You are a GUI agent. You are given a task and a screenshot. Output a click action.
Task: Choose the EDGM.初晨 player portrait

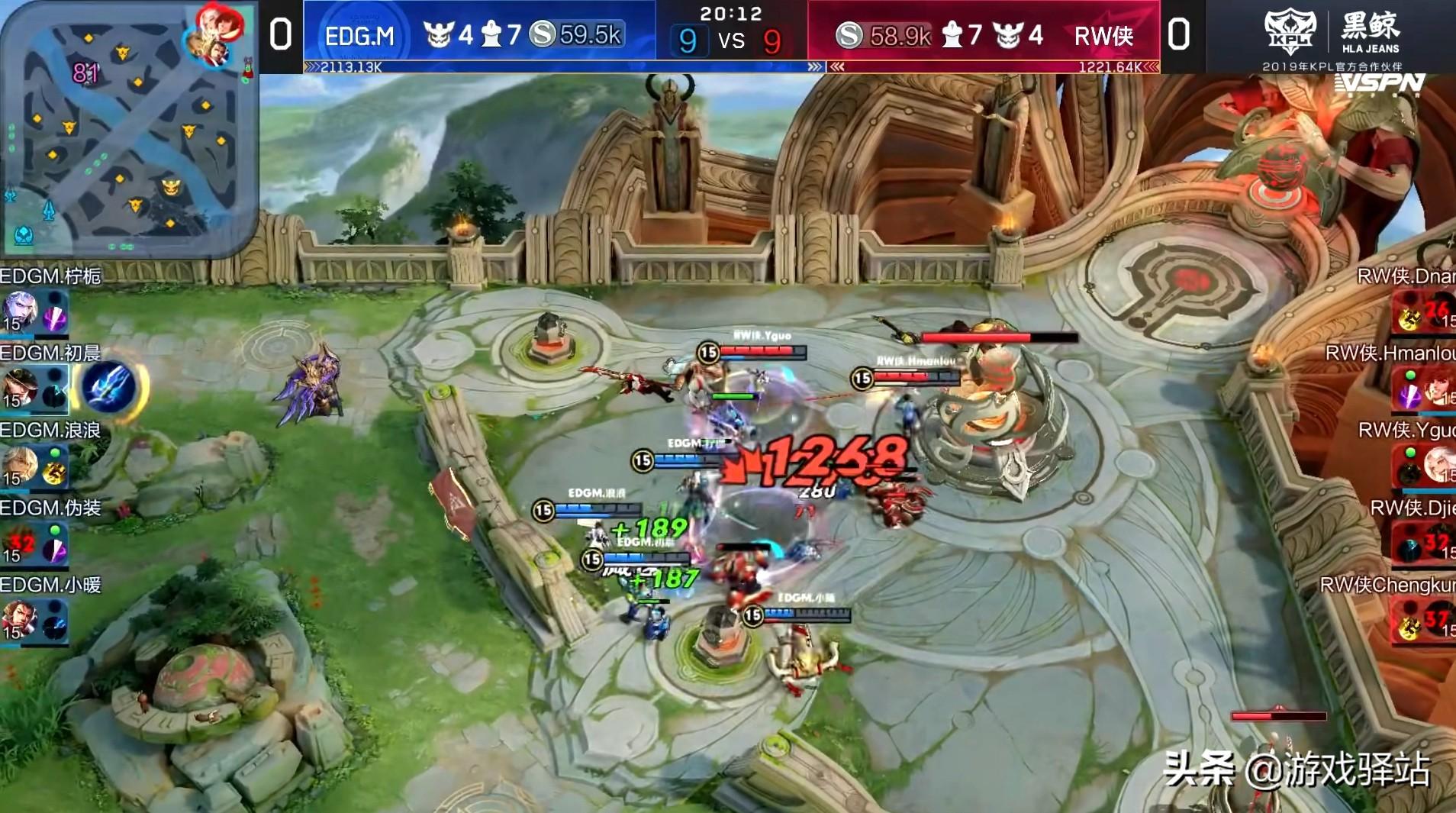[18, 388]
